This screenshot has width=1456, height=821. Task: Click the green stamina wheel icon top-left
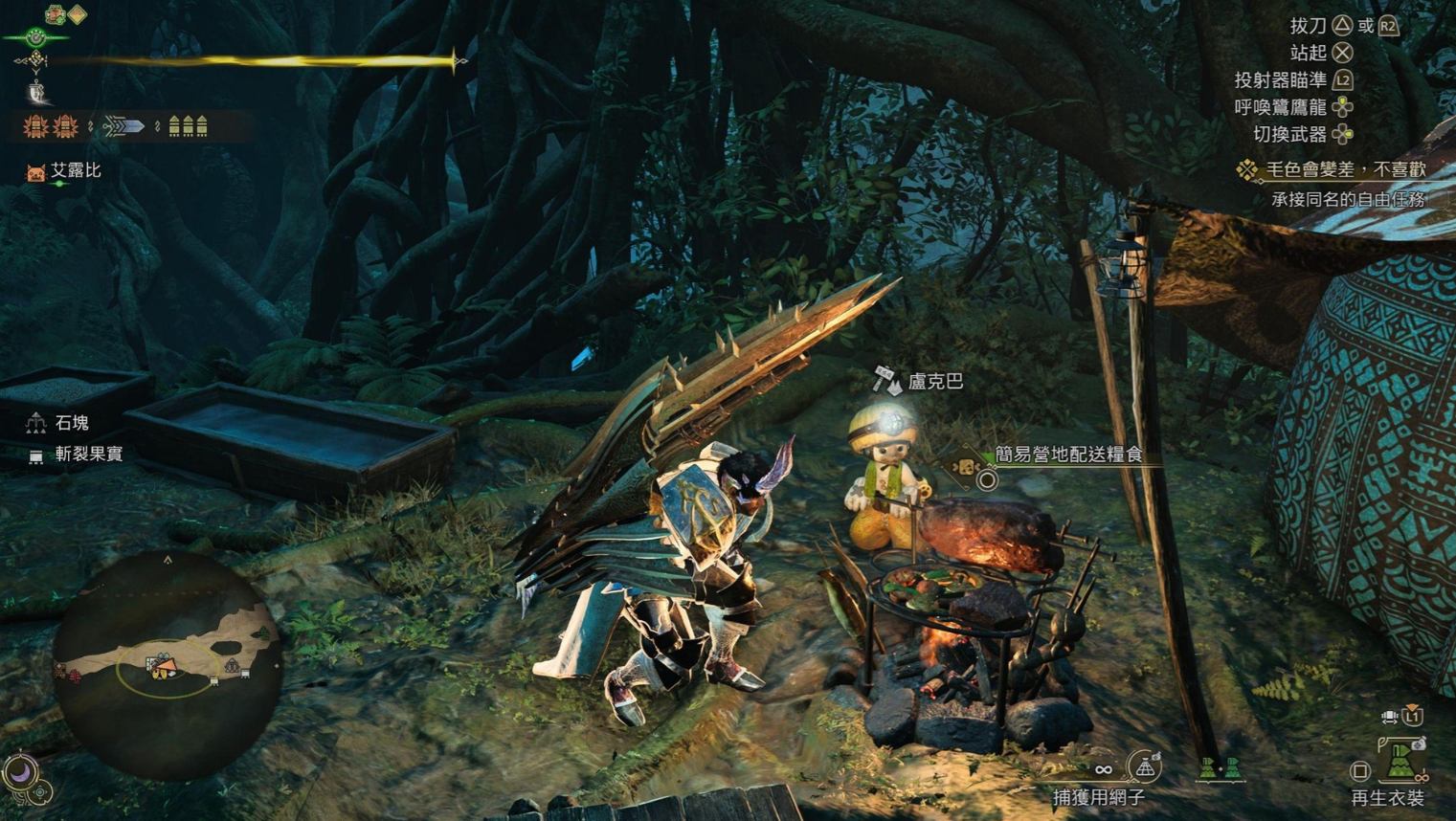34,38
